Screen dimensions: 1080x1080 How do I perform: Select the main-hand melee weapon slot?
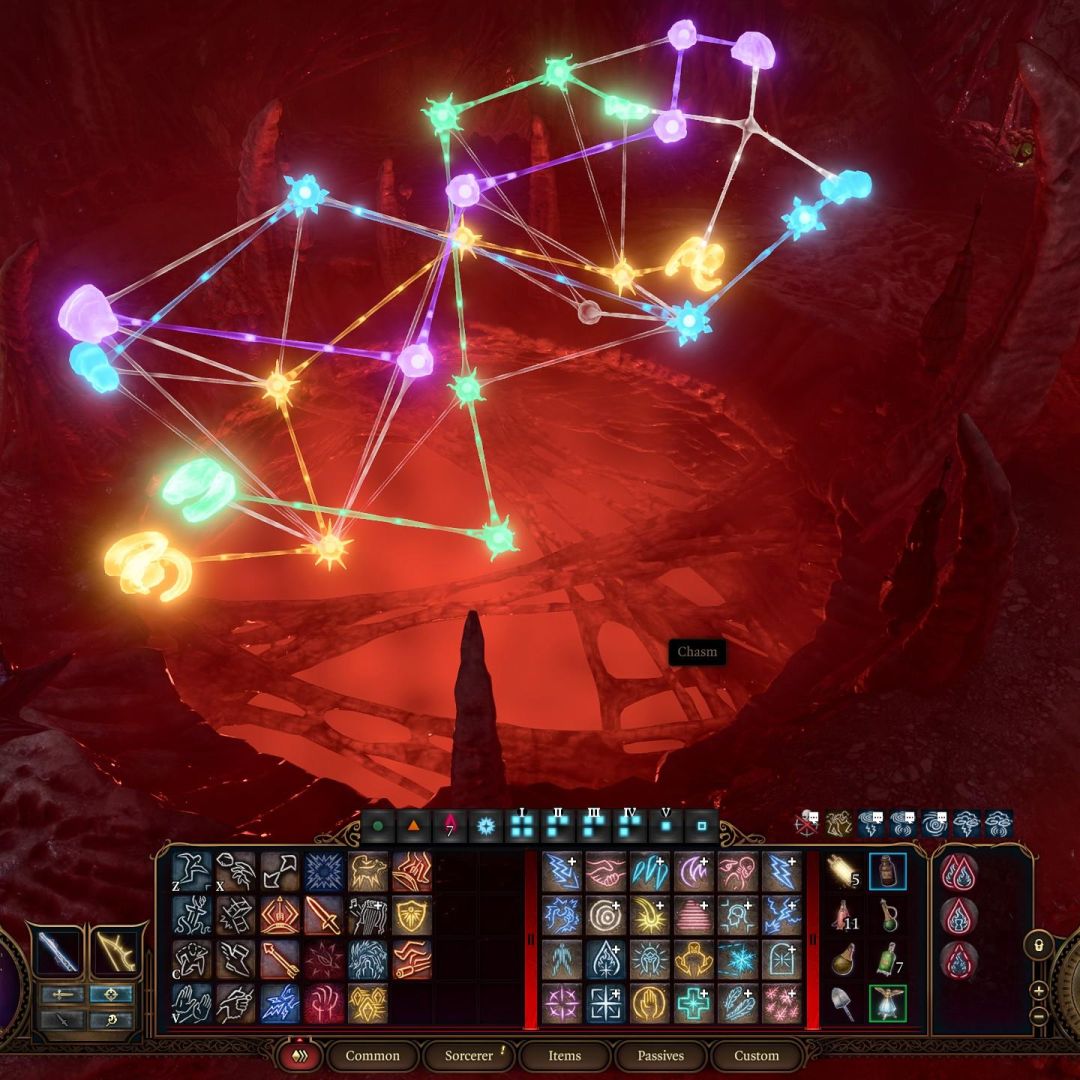56,951
